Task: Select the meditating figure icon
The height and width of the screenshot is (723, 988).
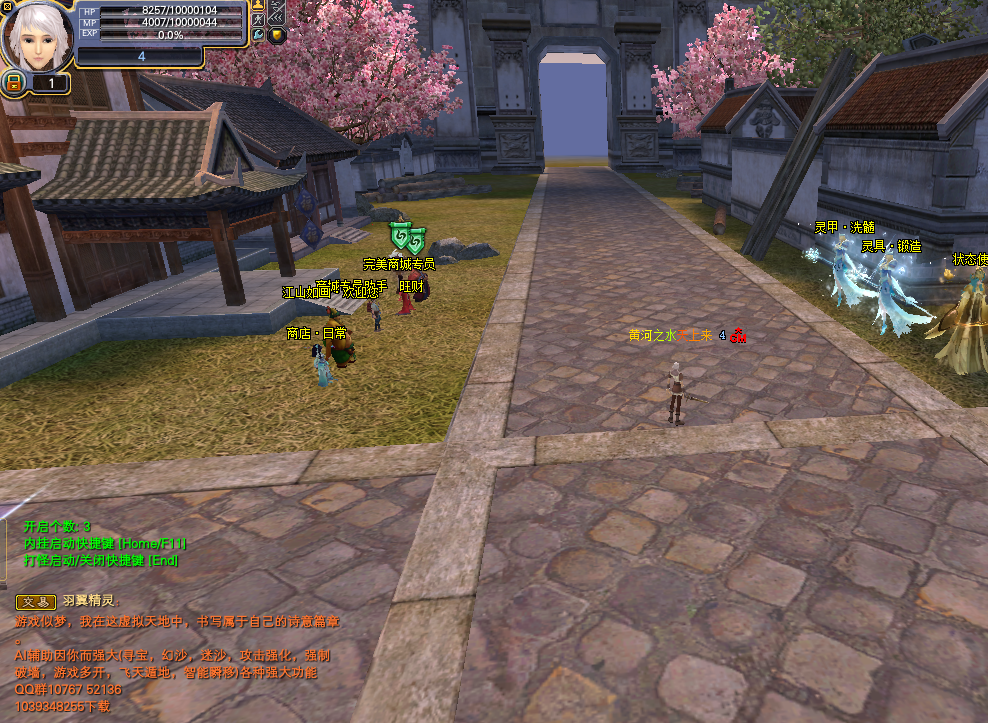Action: pyautogui.click(x=258, y=5)
